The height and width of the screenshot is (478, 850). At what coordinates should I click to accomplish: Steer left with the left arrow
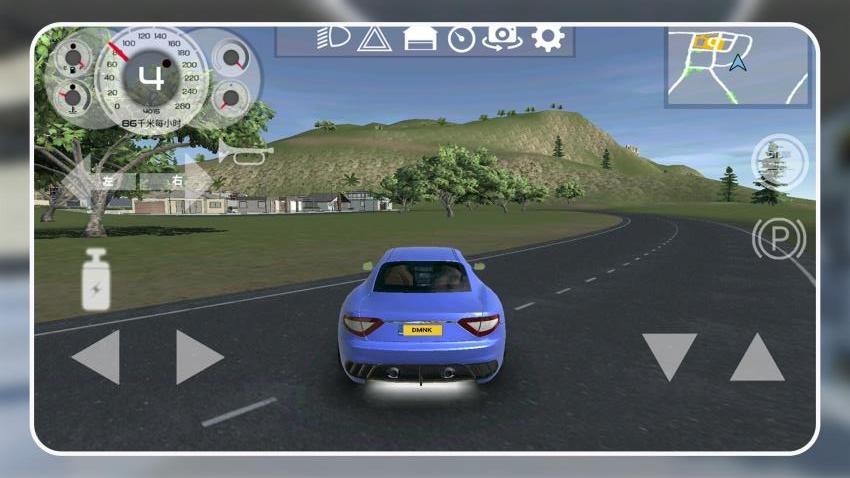click(96, 357)
